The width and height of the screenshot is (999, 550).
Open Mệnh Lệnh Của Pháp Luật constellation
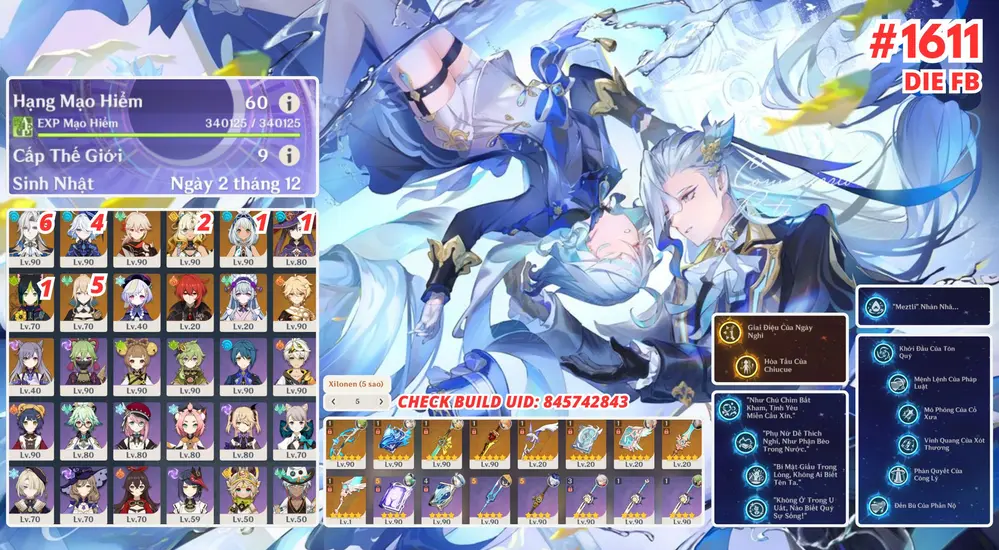tap(882, 385)
